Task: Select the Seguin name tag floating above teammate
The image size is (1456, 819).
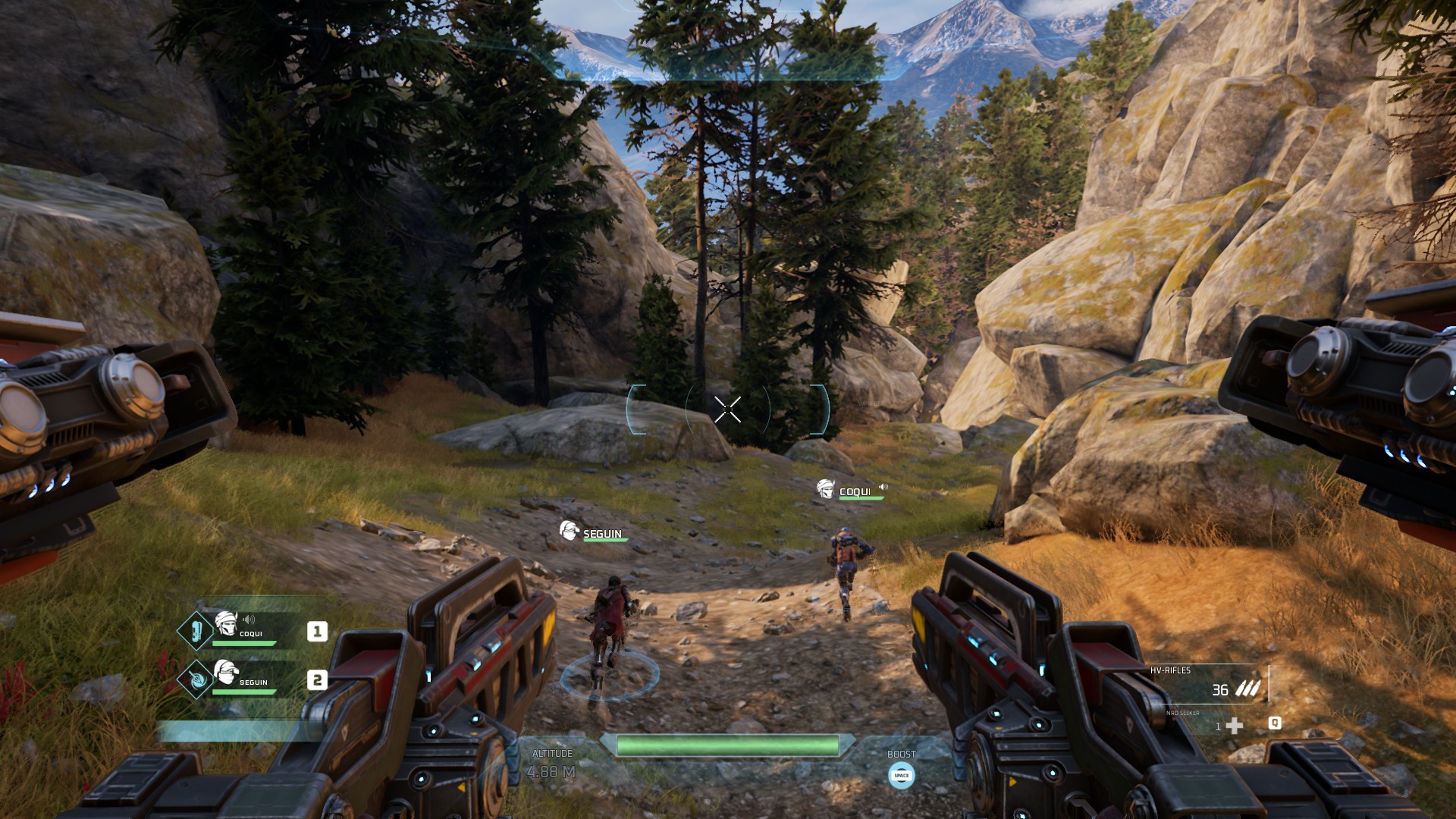Action: (602, 534)
